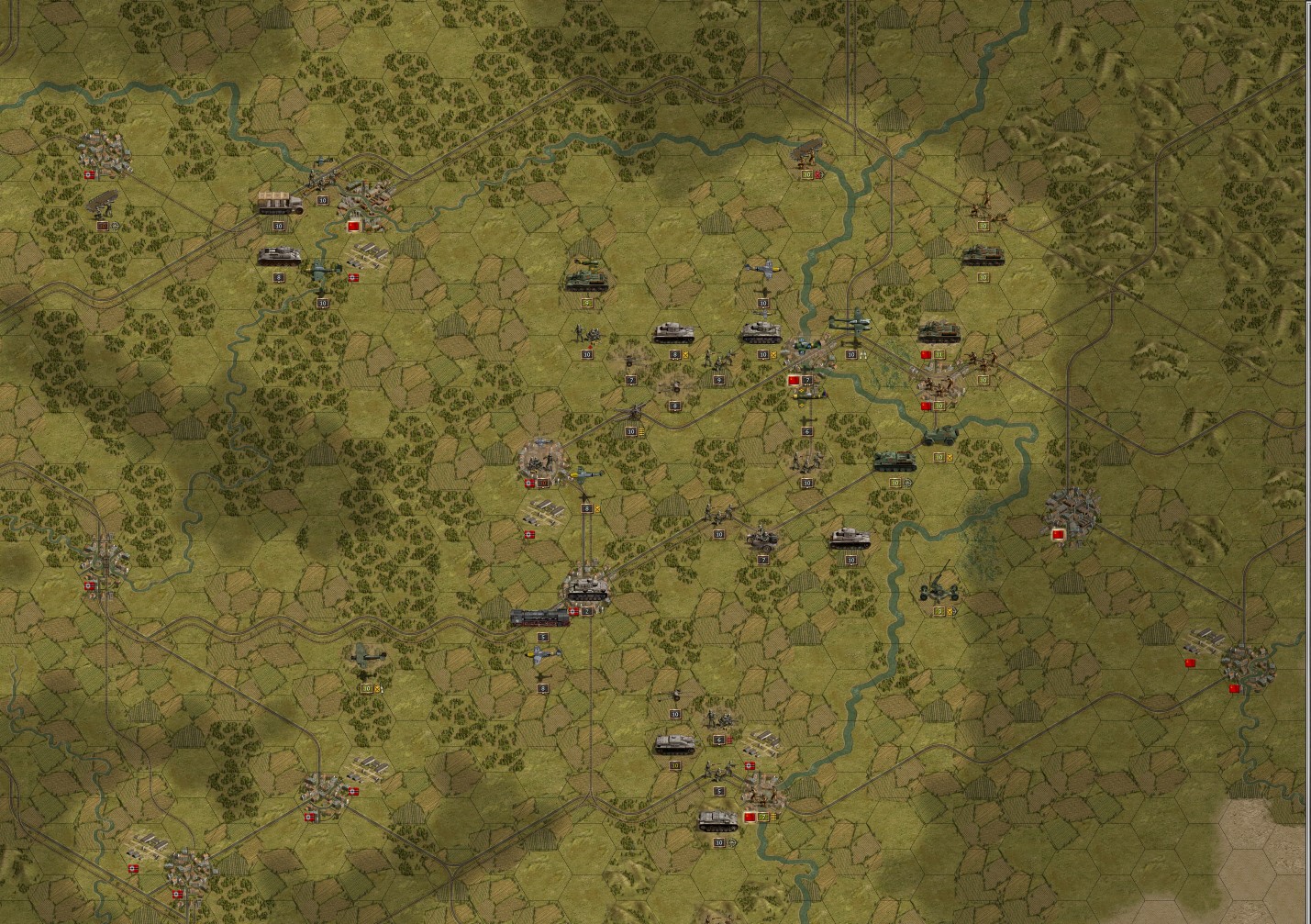Viewport: 1311px width, 924px height.
Task: Click the supply truck convoy on the northwestern railway
Action: (280, 204)
